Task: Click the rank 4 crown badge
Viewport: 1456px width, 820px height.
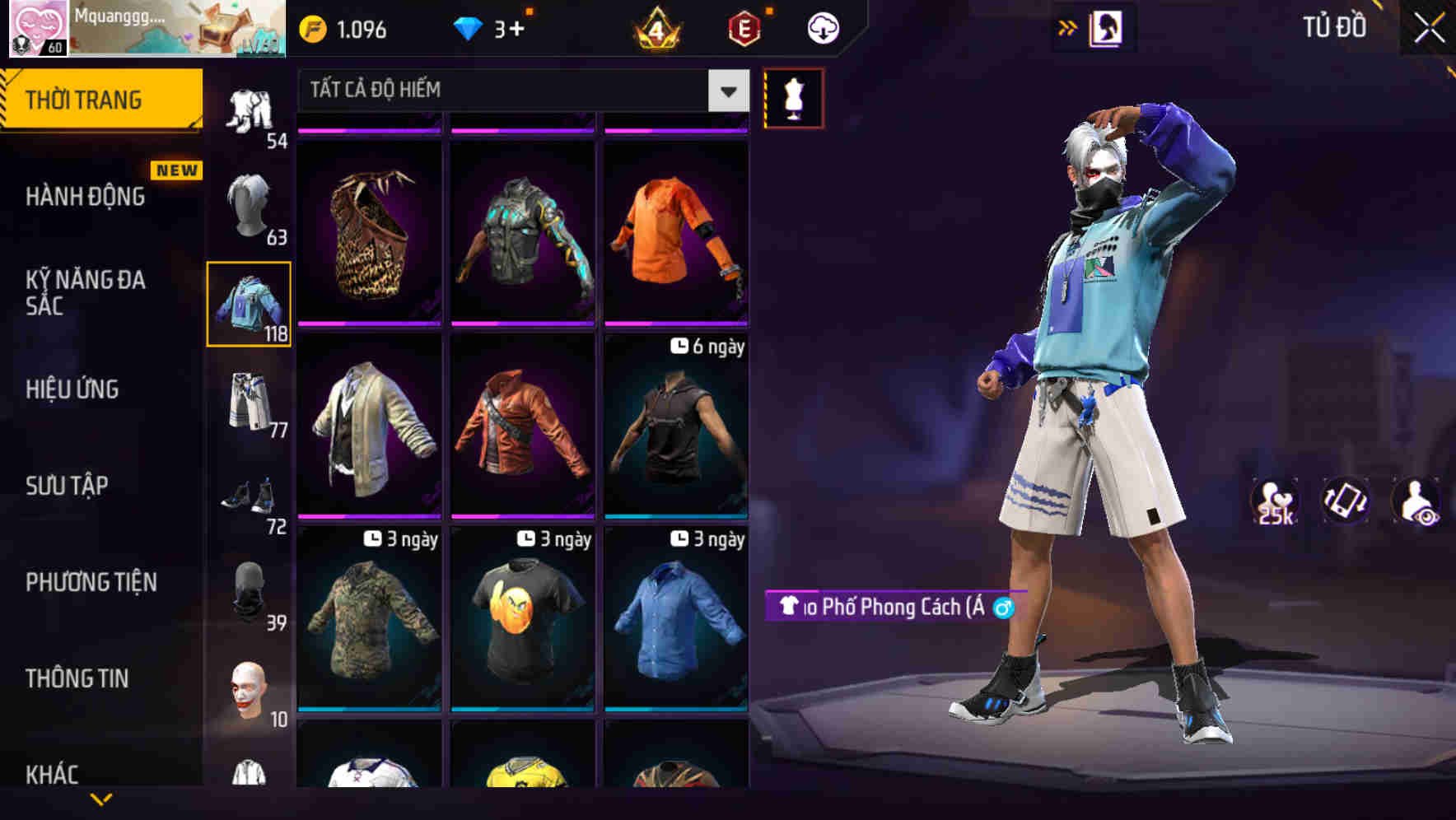Action: pos(655,27)
